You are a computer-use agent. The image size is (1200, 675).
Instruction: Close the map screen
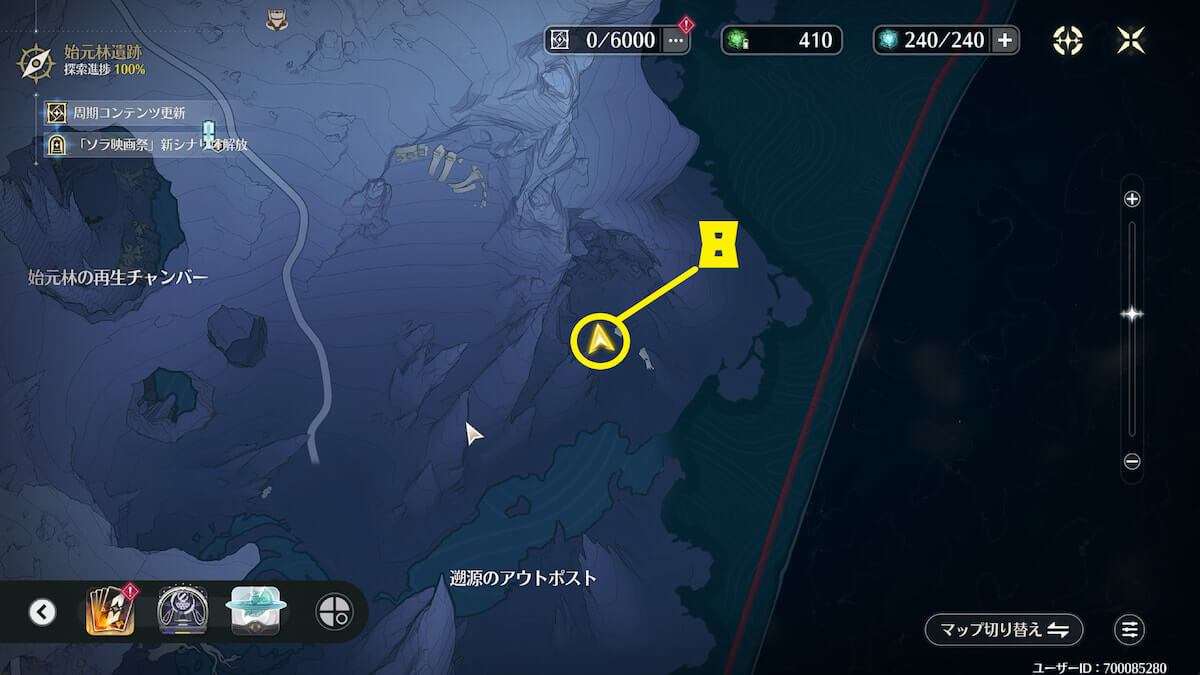click(1132, 40)
